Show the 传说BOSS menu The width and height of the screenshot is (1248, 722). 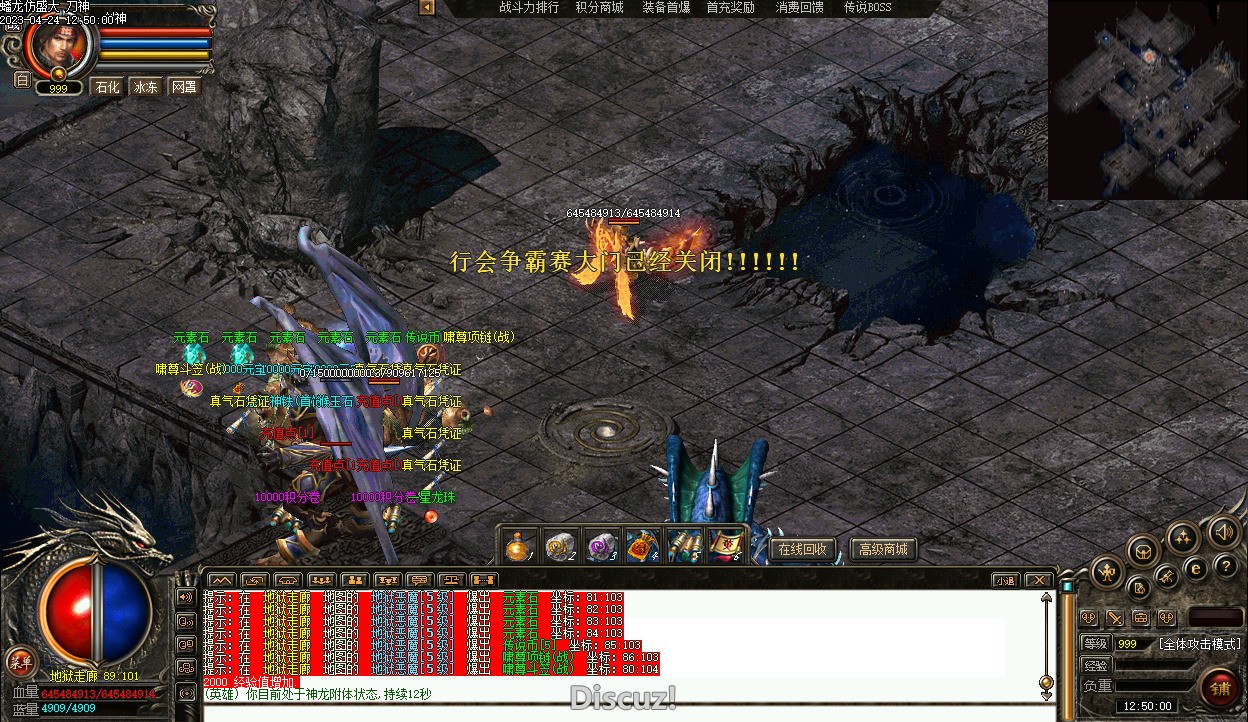click(867, 7)
